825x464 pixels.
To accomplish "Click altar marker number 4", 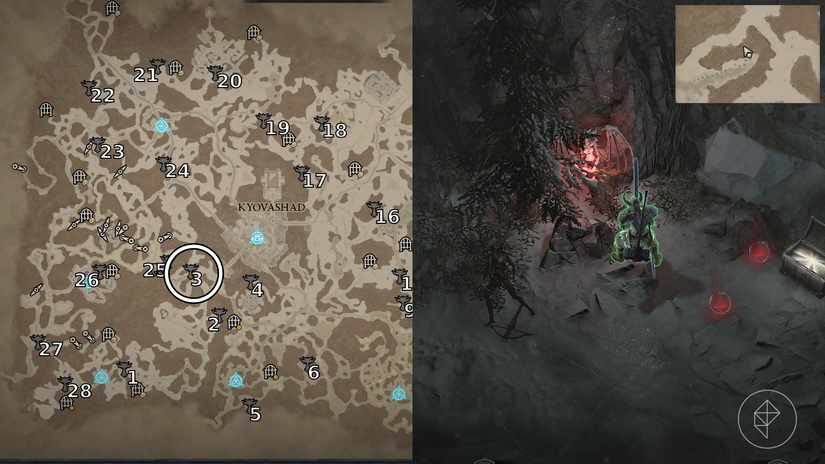I will 252,285.
